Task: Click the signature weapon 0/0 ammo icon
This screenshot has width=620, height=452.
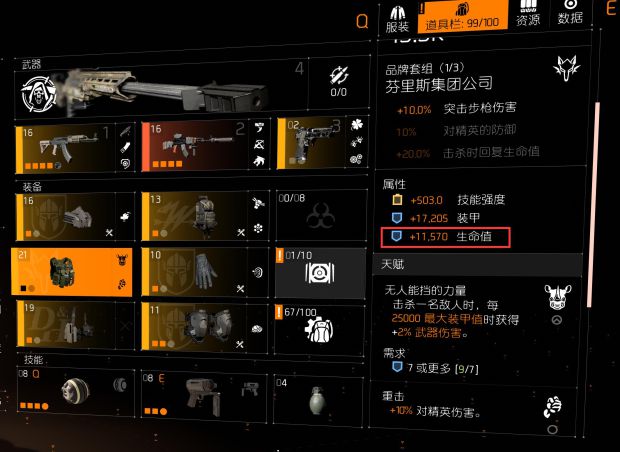Action: [x=337, y=82]
